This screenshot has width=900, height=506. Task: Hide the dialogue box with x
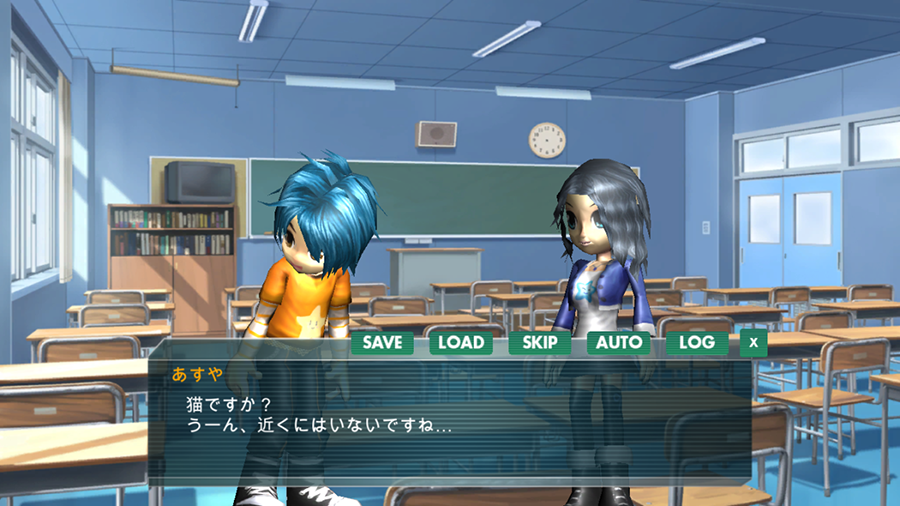[x=754, y=343]
